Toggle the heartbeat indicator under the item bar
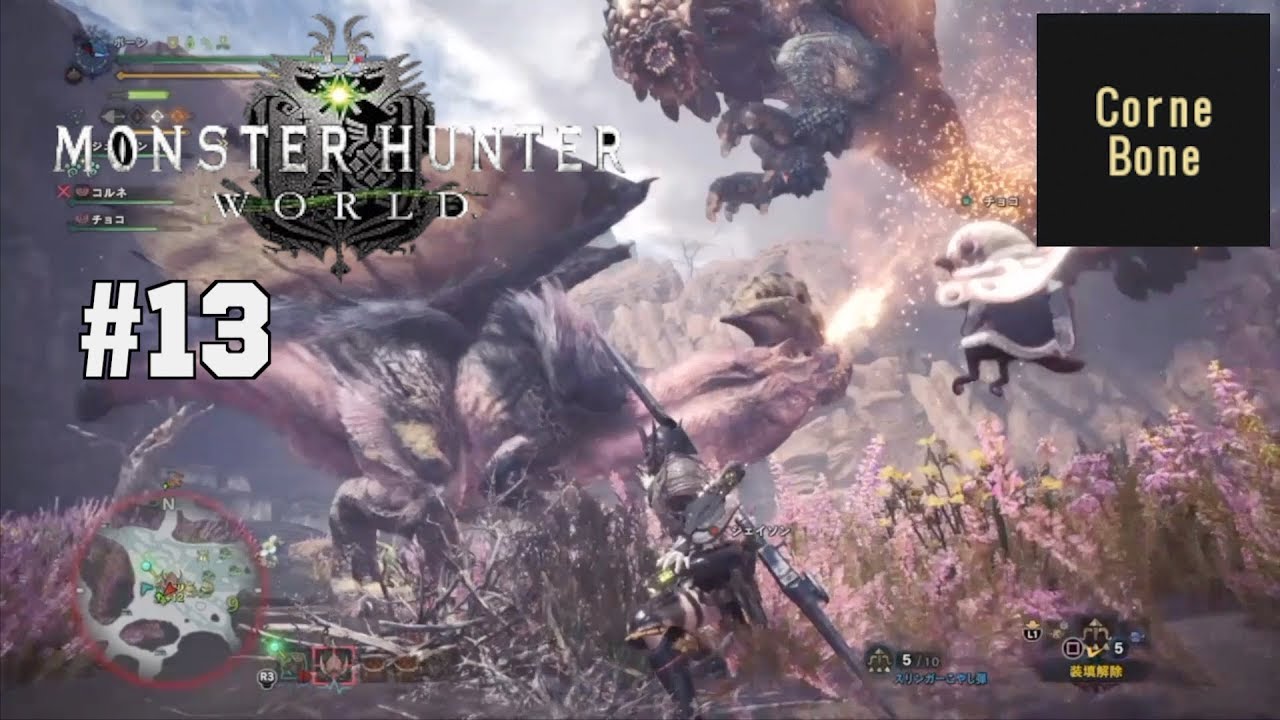Viewport: 1280px width, 720px height. (335, 688)
